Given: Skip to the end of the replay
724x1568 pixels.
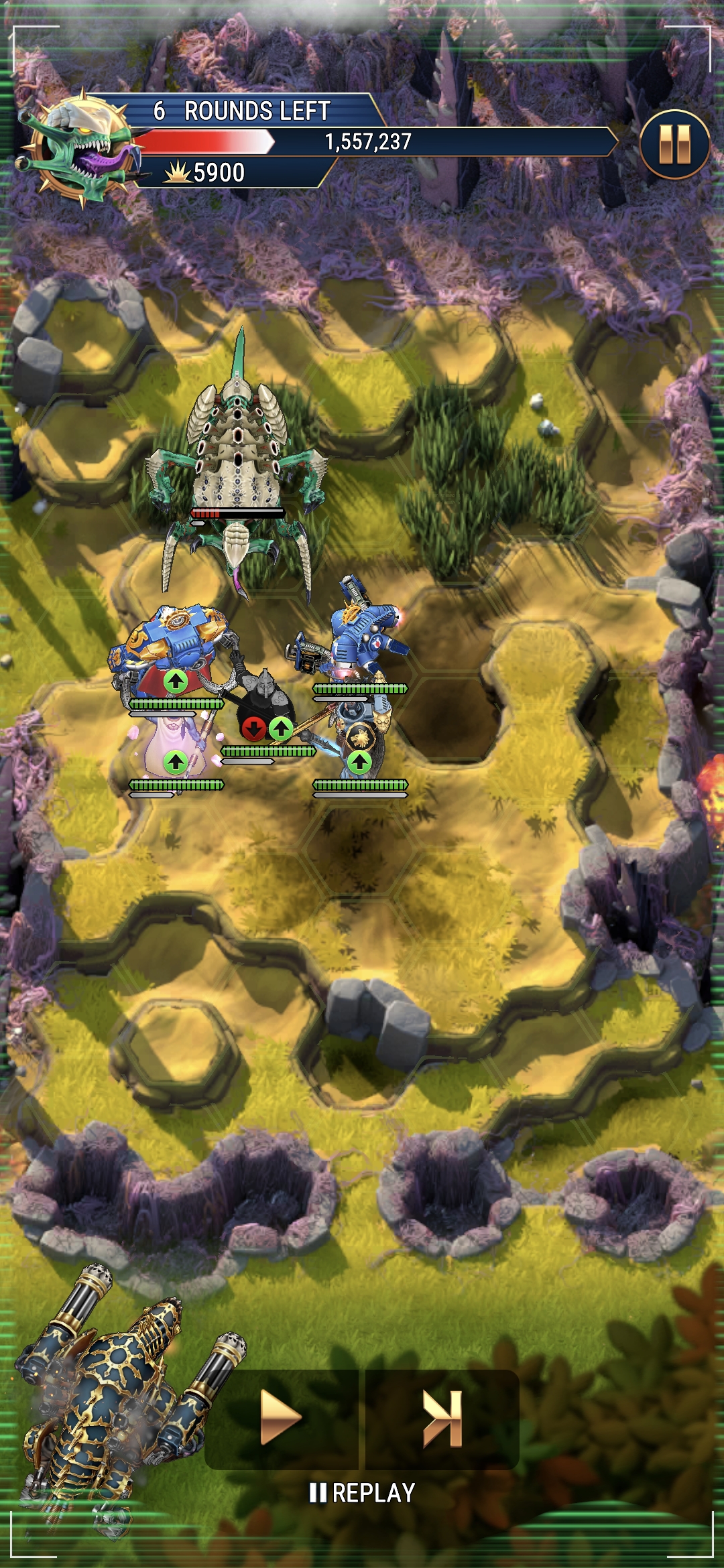Looking at the screenshot, I should [x=442, y=1417].
